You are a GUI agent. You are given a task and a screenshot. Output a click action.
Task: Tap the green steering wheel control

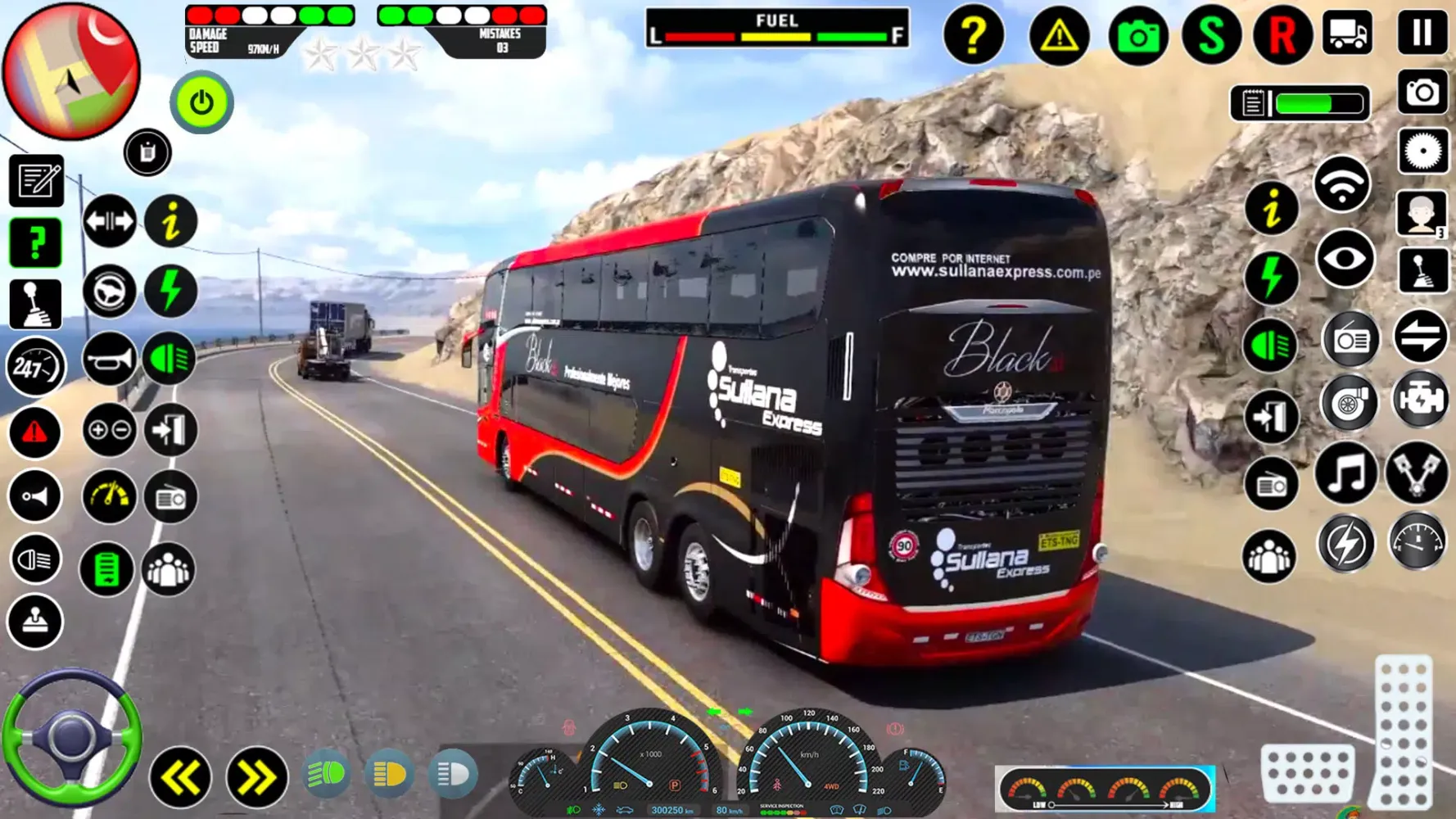coord(72,738)
